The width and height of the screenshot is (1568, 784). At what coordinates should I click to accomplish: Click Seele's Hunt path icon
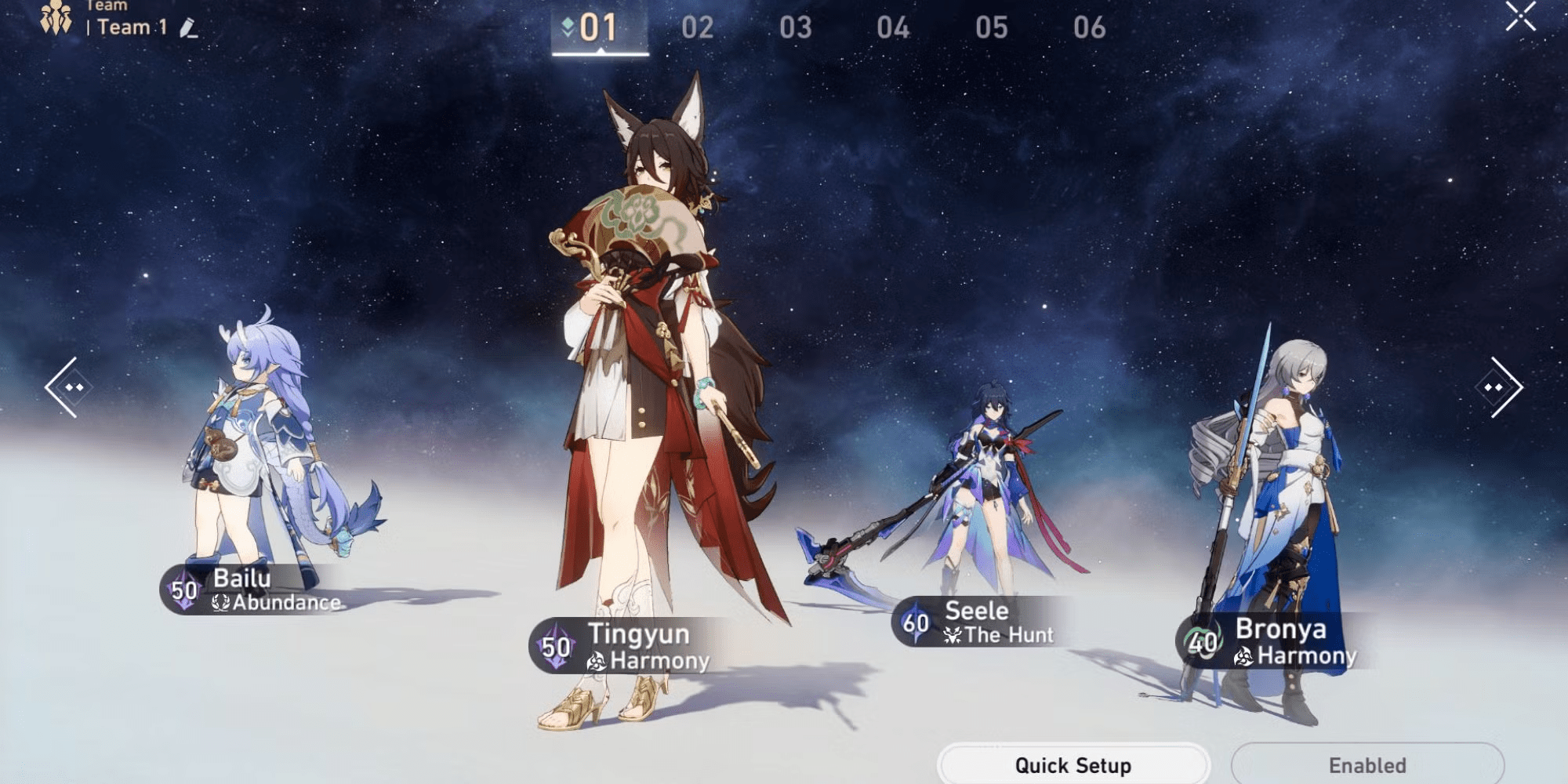click(953, 635)
